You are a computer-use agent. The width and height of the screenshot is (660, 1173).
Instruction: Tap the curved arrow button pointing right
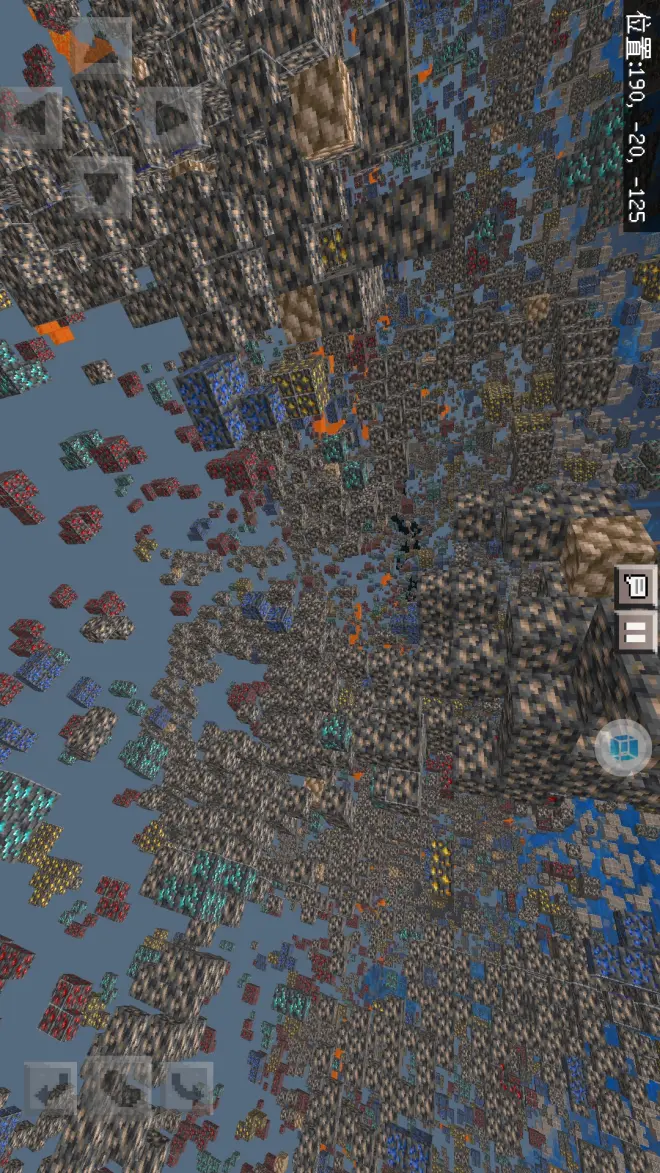[188, 1086]
